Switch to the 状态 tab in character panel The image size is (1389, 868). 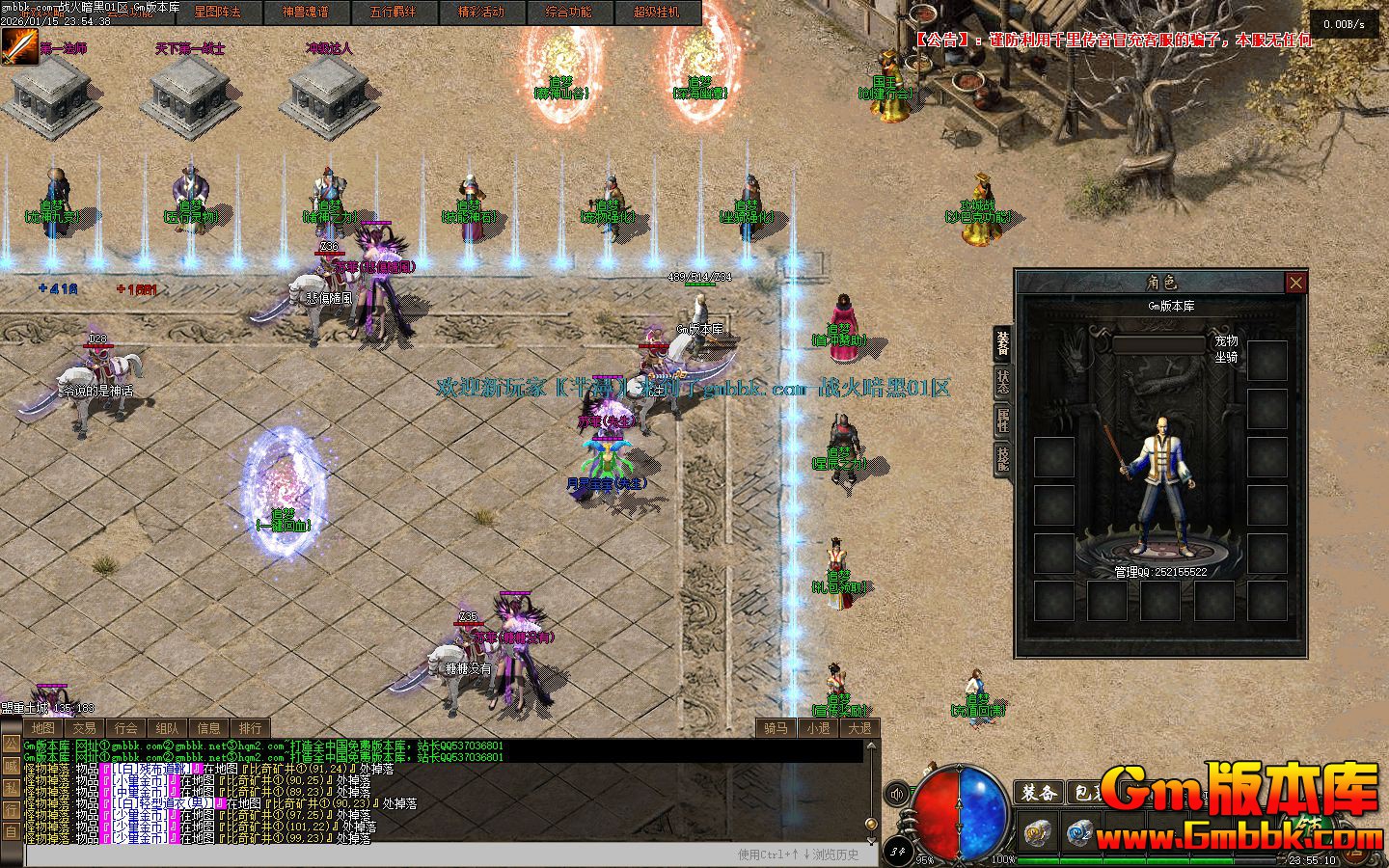[1003, 381]
